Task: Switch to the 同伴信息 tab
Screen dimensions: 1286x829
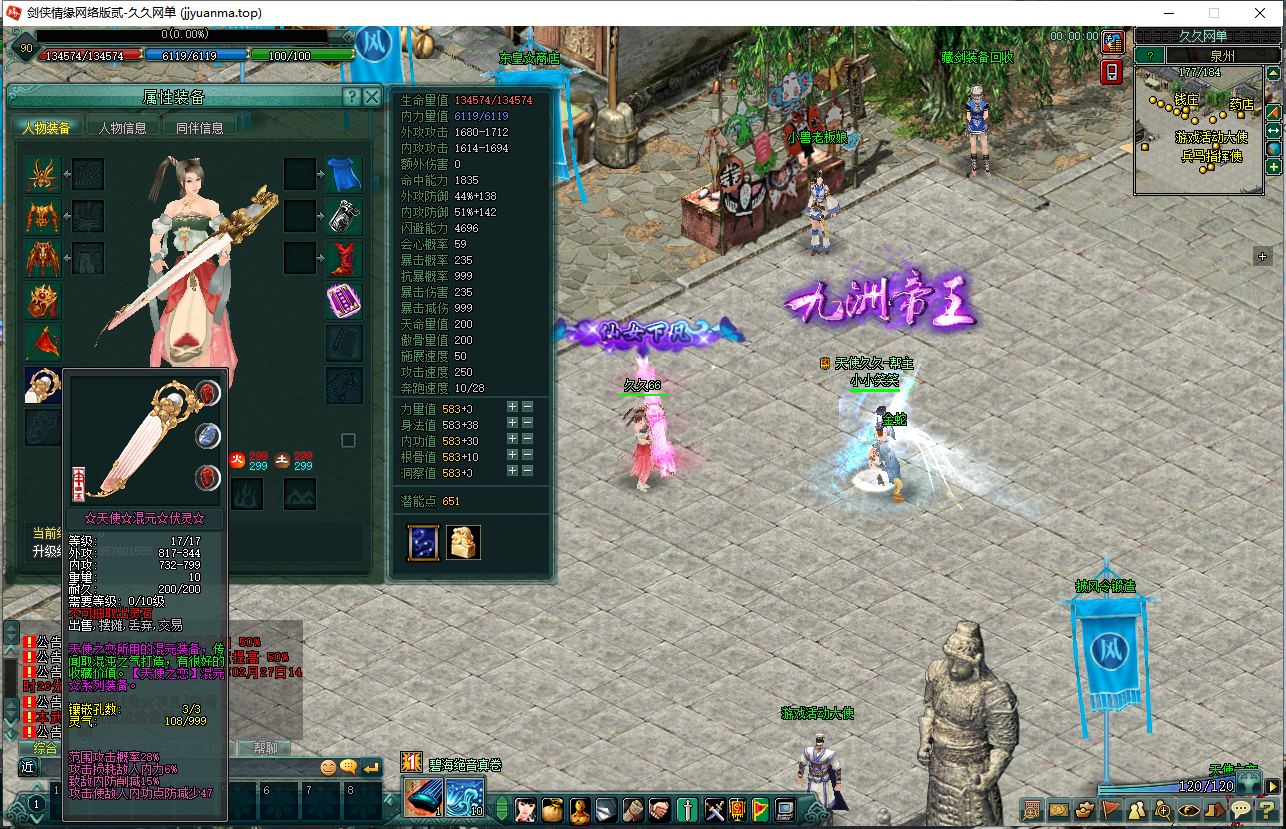Action: pos(200,128)
